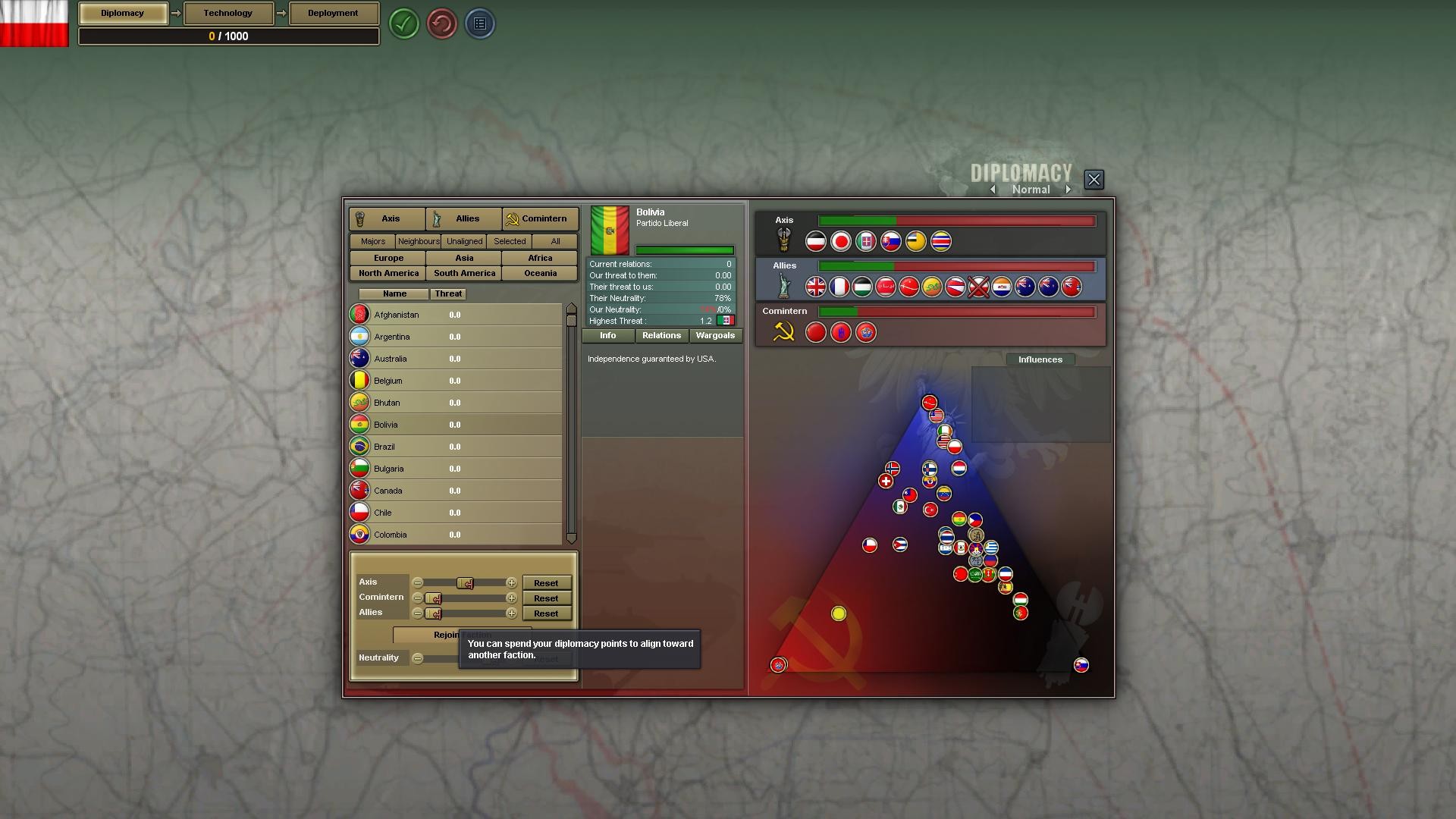Open the Technology screen
The height and width of the screenshot is (819, 1456).
(x=227, y=13)
